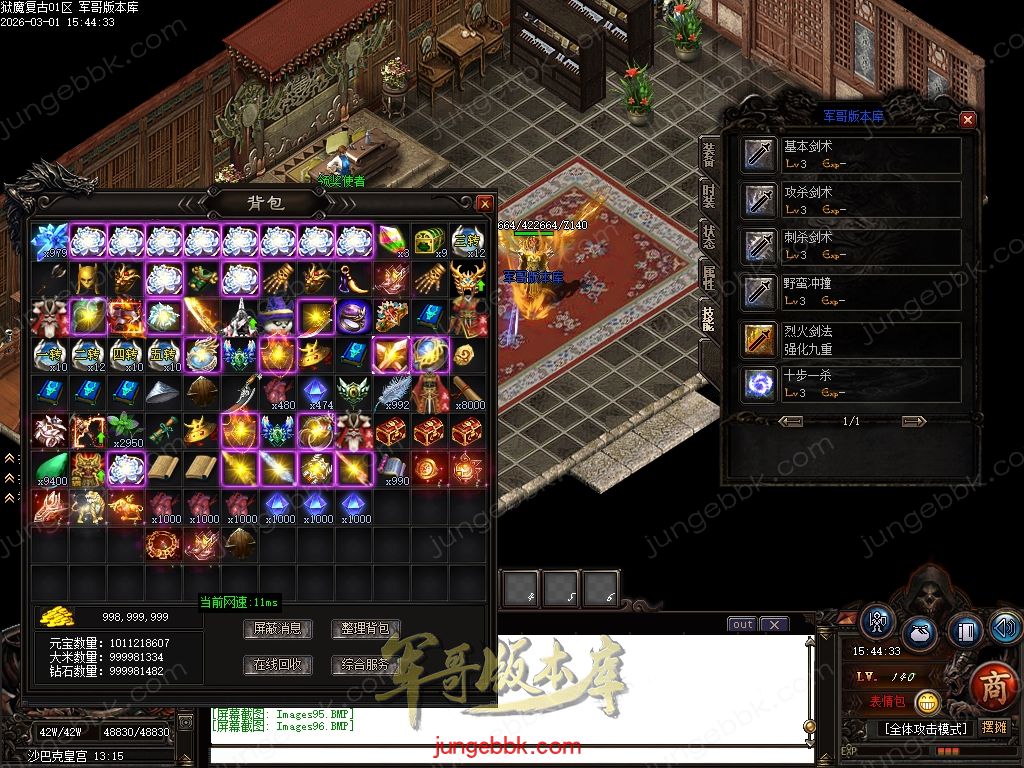Toggle the sound speaker icon
Screen dimensions: 1024x768
(1004, 629)
